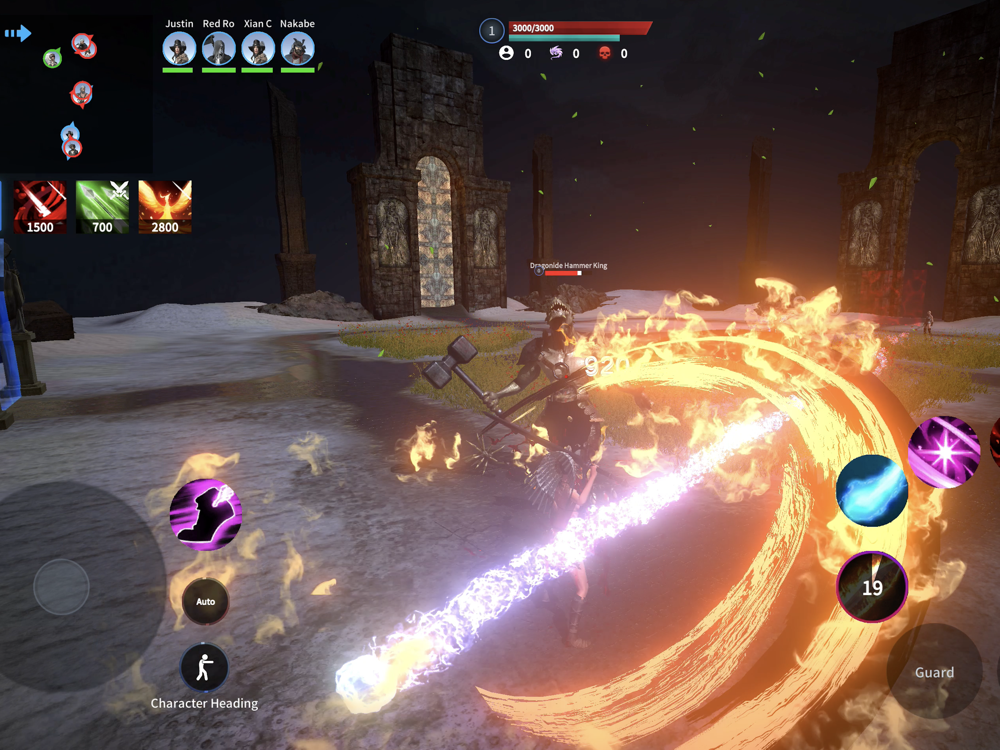Click the blue arrow speed toggle
The width and height of the screenshot is (1000, 750).
tap(18, 34)
